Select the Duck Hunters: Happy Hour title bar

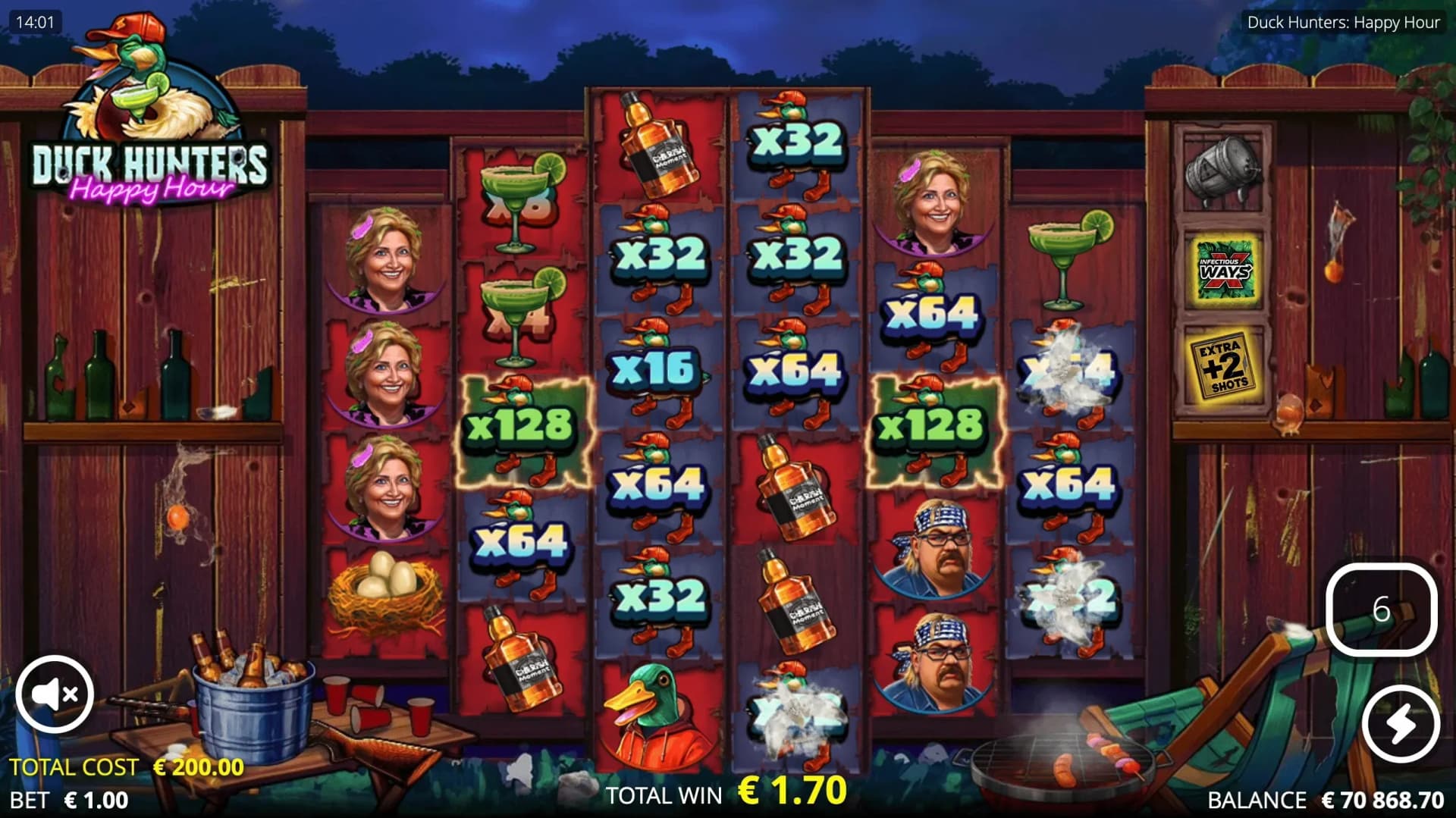[x=1341, y=22]
